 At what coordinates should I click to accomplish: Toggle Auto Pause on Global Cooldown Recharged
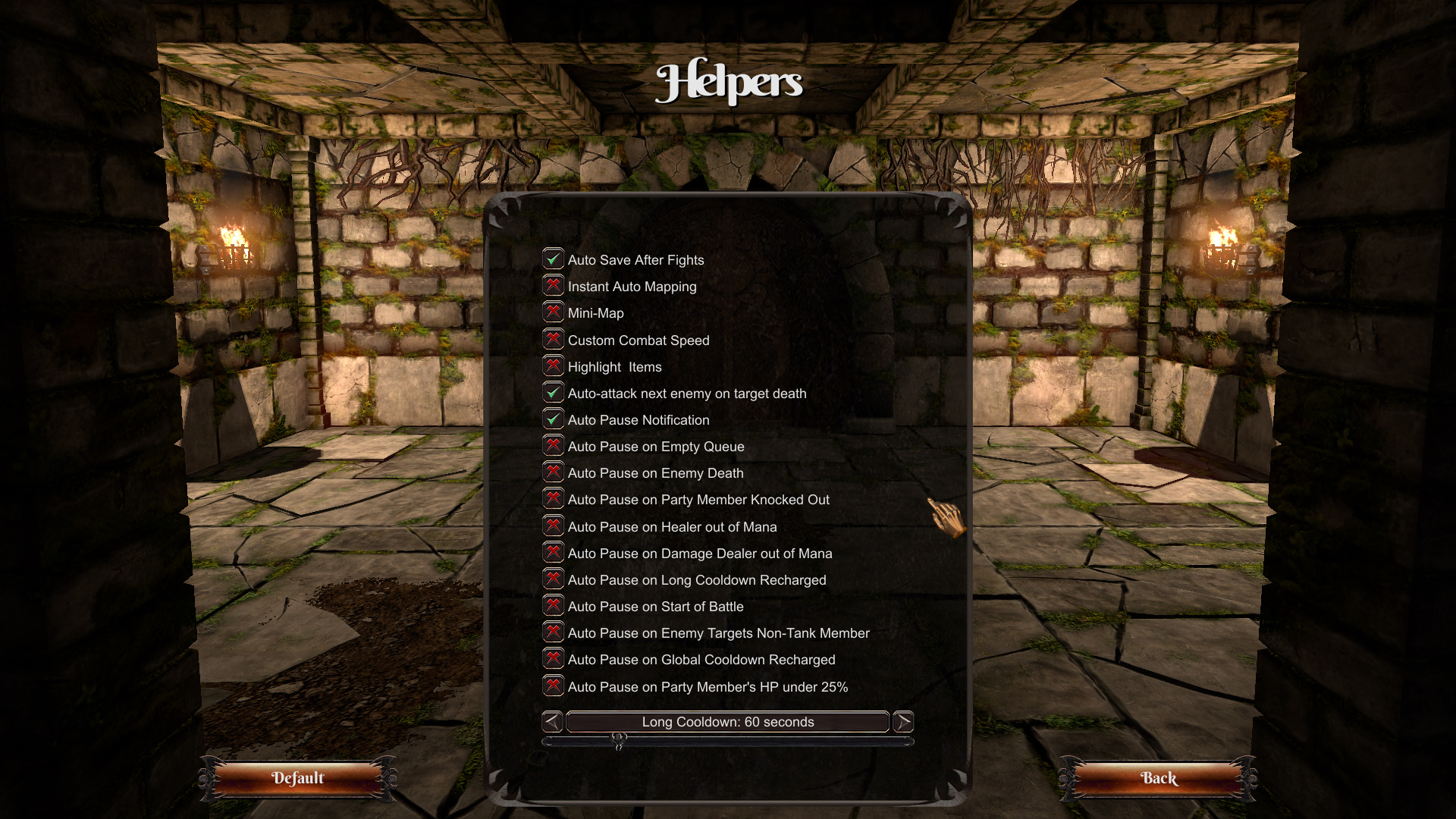tap(554, 659)
